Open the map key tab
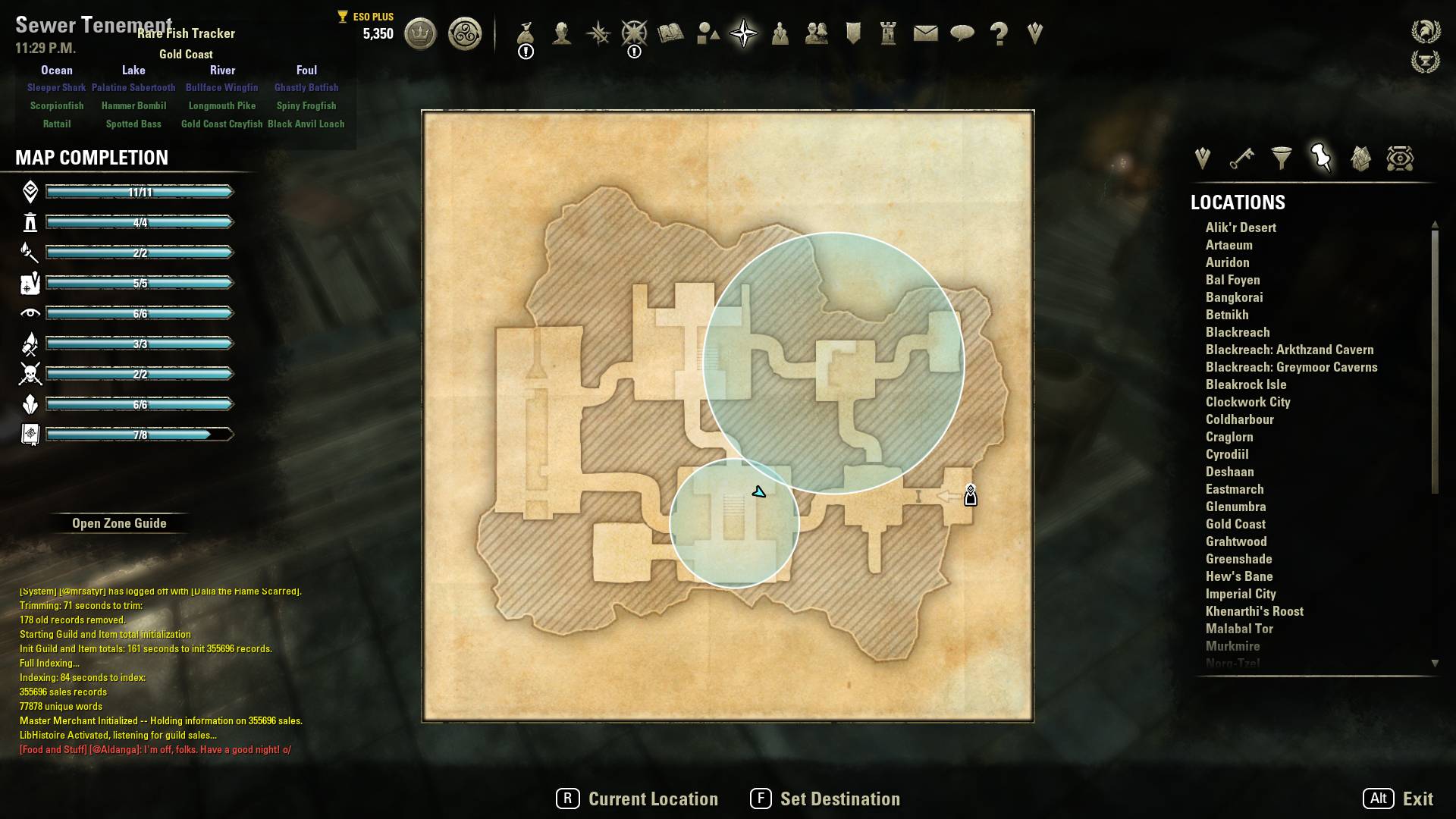Image resolution: width=1456 pixels, height=819 pixels. tap(1241, 158)
